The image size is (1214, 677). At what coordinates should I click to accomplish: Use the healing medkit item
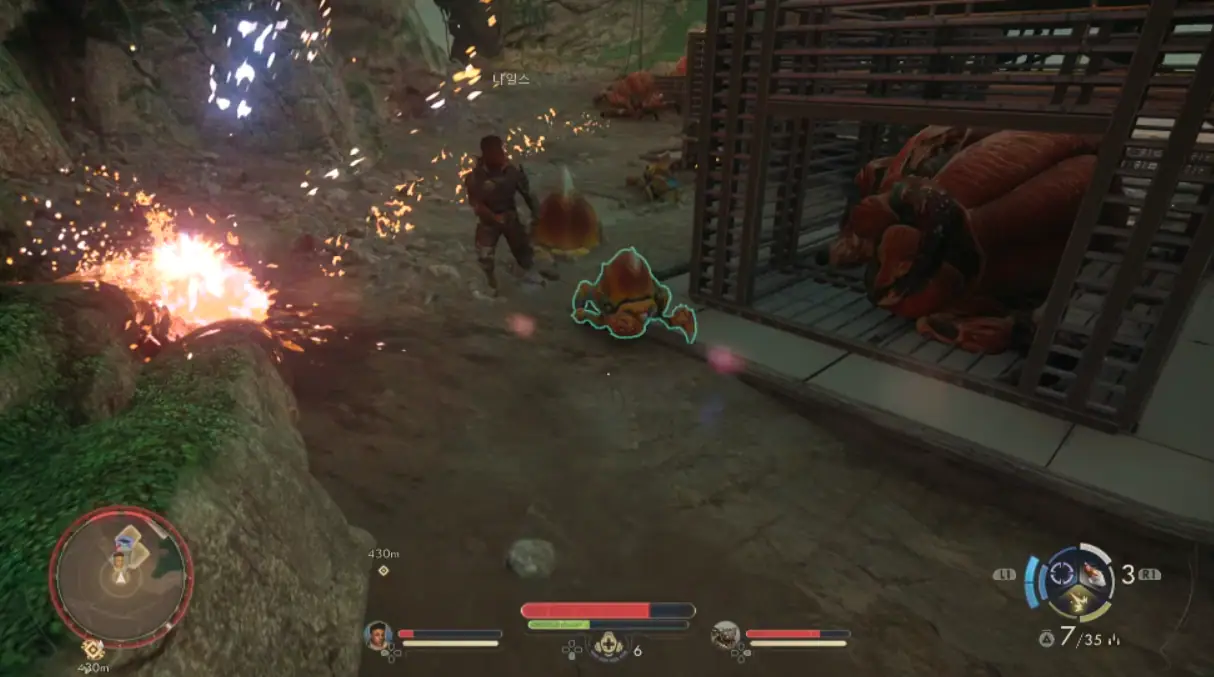coord(608,647)
